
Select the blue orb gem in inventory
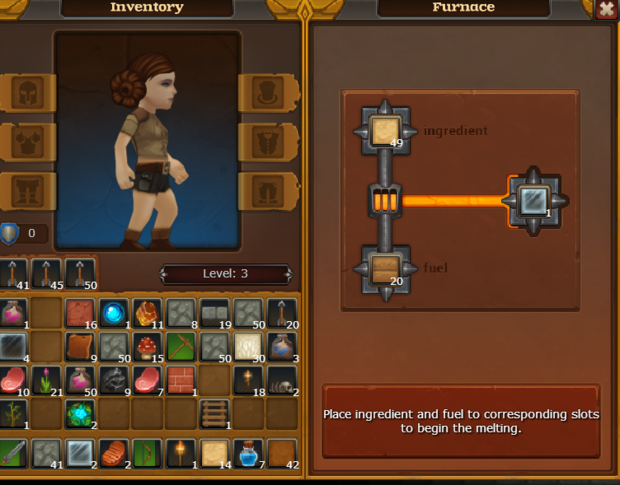113,313
